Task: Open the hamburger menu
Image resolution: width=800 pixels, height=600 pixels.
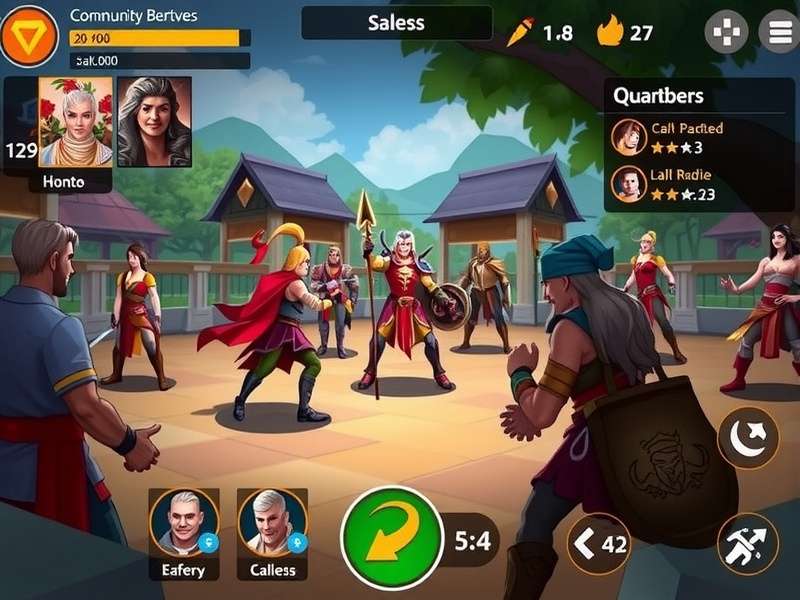Action: click(x=777, y=33)
